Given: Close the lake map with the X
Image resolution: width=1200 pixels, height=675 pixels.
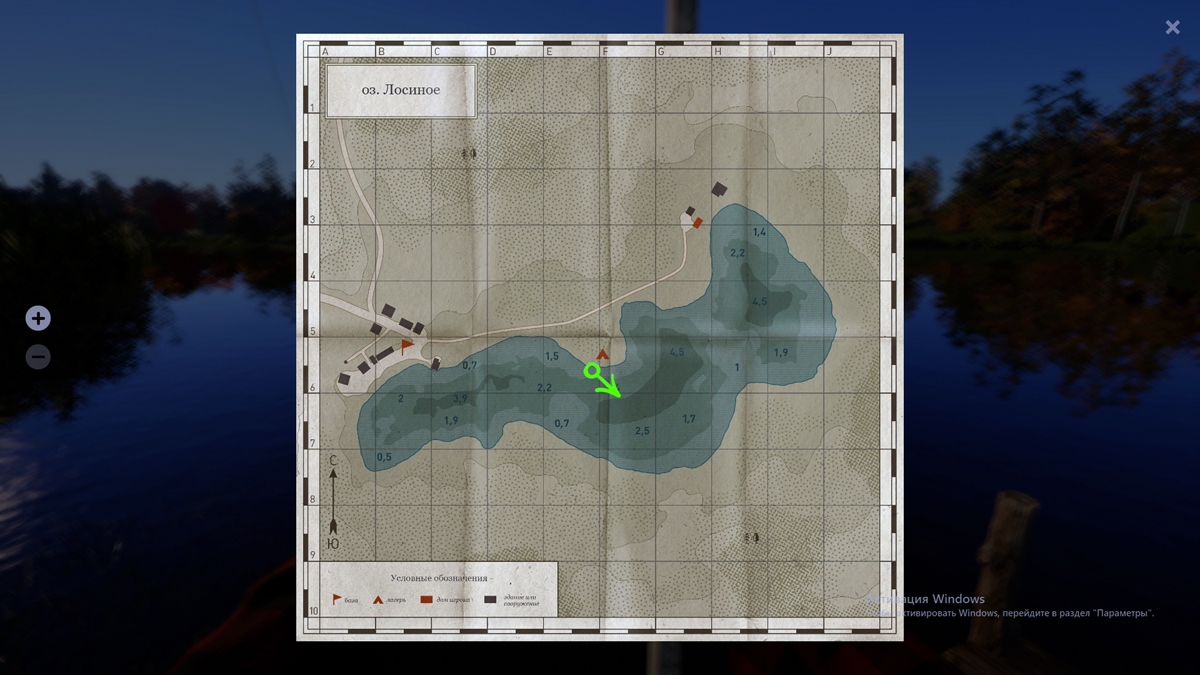Looking at the screenshot, I should (1172, 28).
